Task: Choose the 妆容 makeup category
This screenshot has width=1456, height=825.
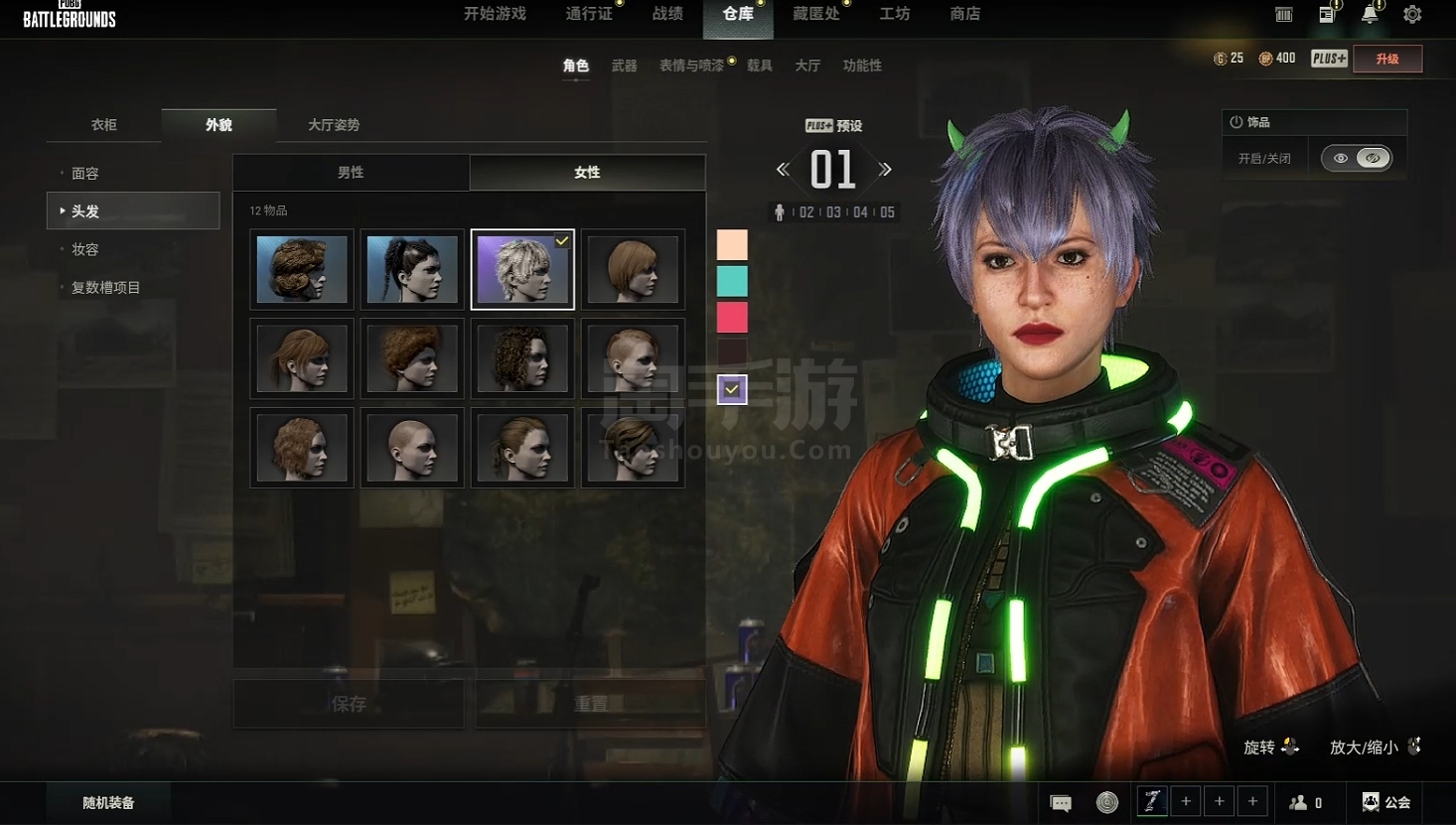Action: coord(85,249)
